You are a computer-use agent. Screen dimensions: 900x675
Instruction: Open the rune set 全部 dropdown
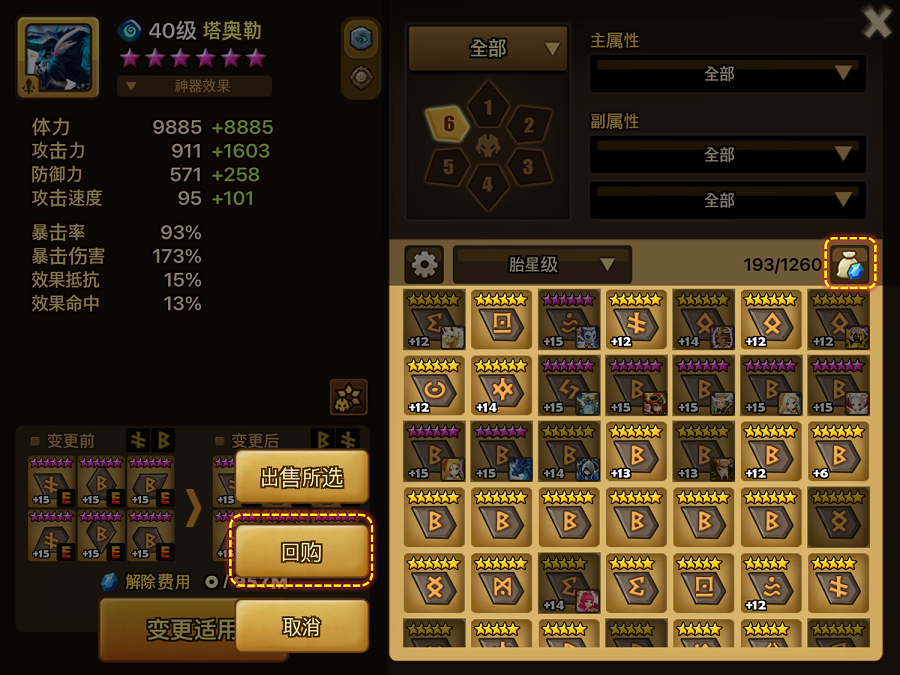click(x=488, y=48)
